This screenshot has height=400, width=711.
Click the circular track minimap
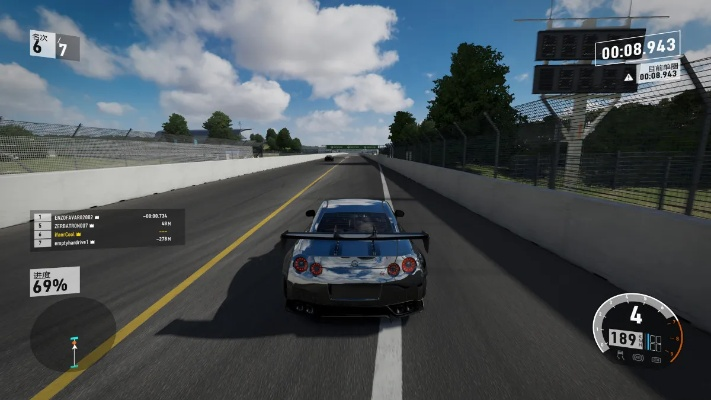72,335
